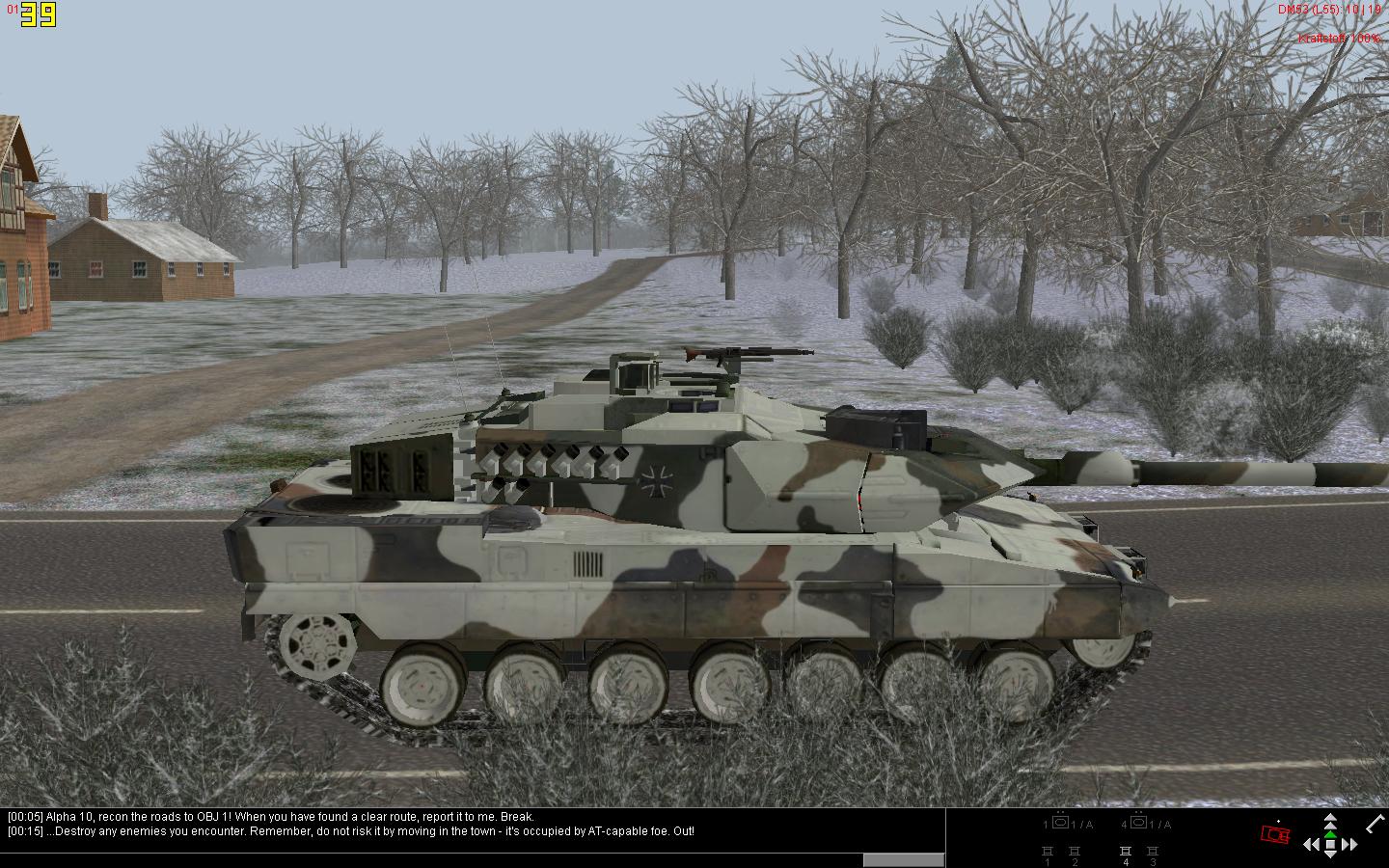This screenshot has height=868, width=1389.
Task: Select tank number 3 in the platoon
Action: (x=1152, y=852)
